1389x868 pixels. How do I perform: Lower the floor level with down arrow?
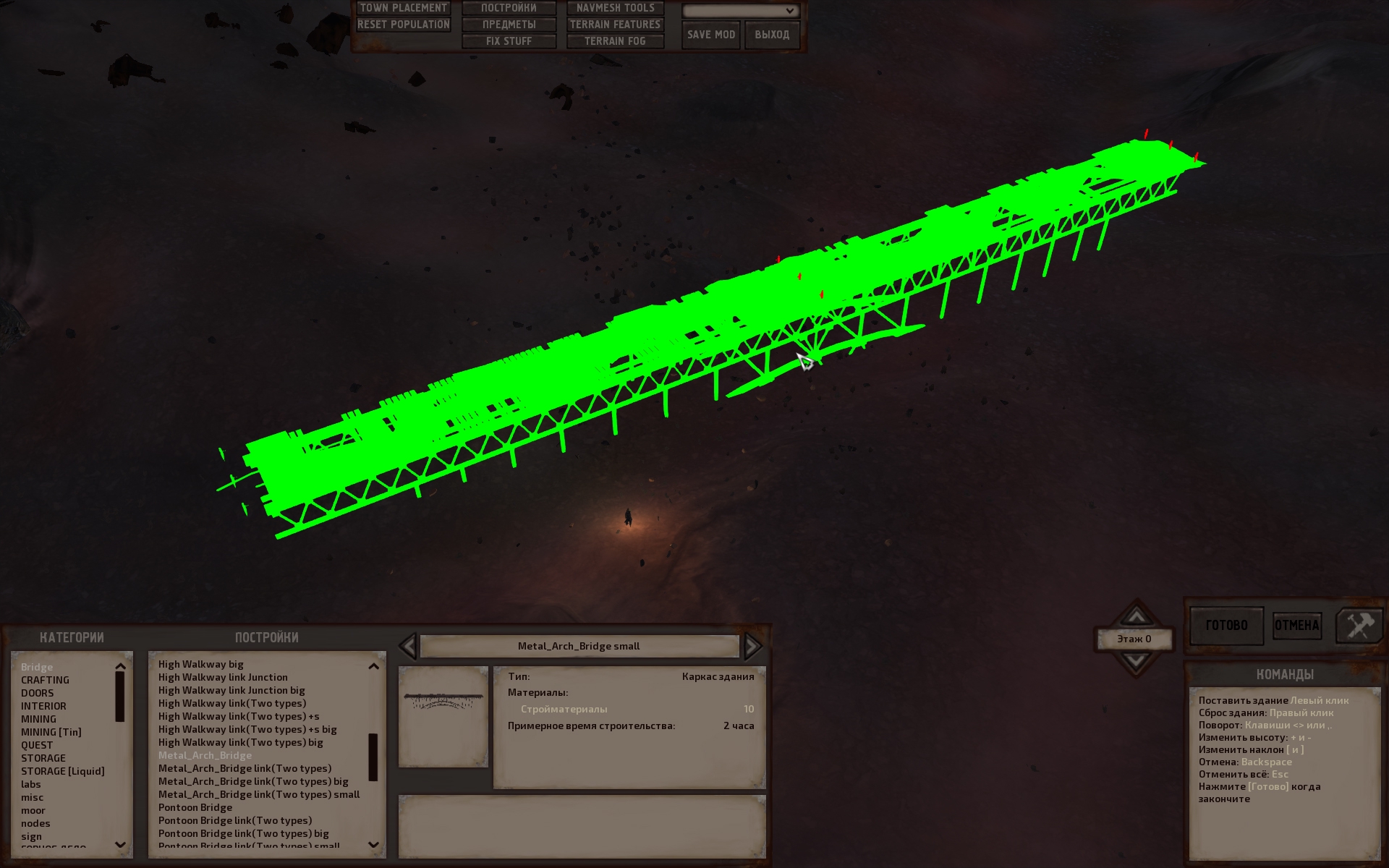click(1136, 660)
